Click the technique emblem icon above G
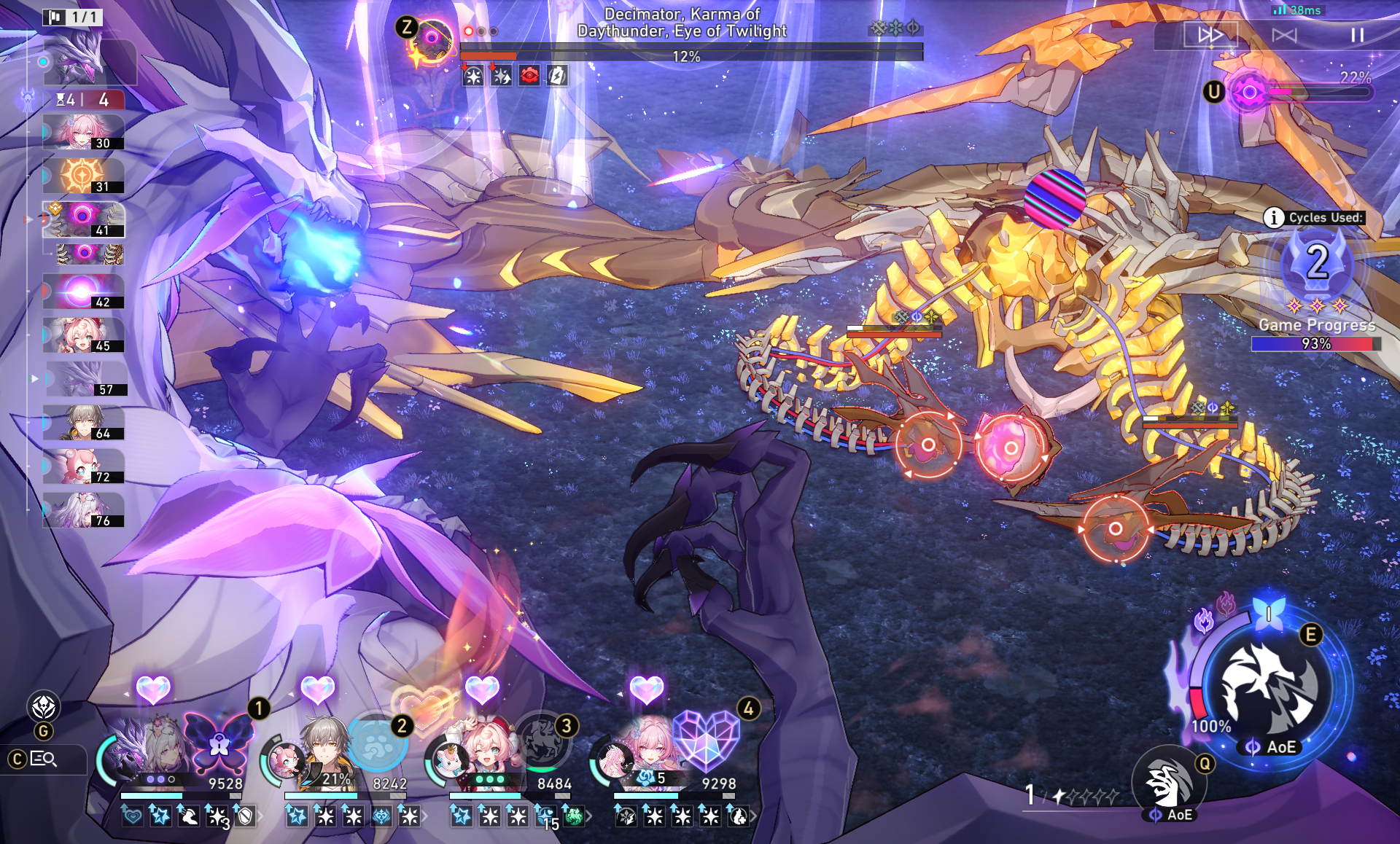This screenshot has height=844, width=1400. [44, 706]
